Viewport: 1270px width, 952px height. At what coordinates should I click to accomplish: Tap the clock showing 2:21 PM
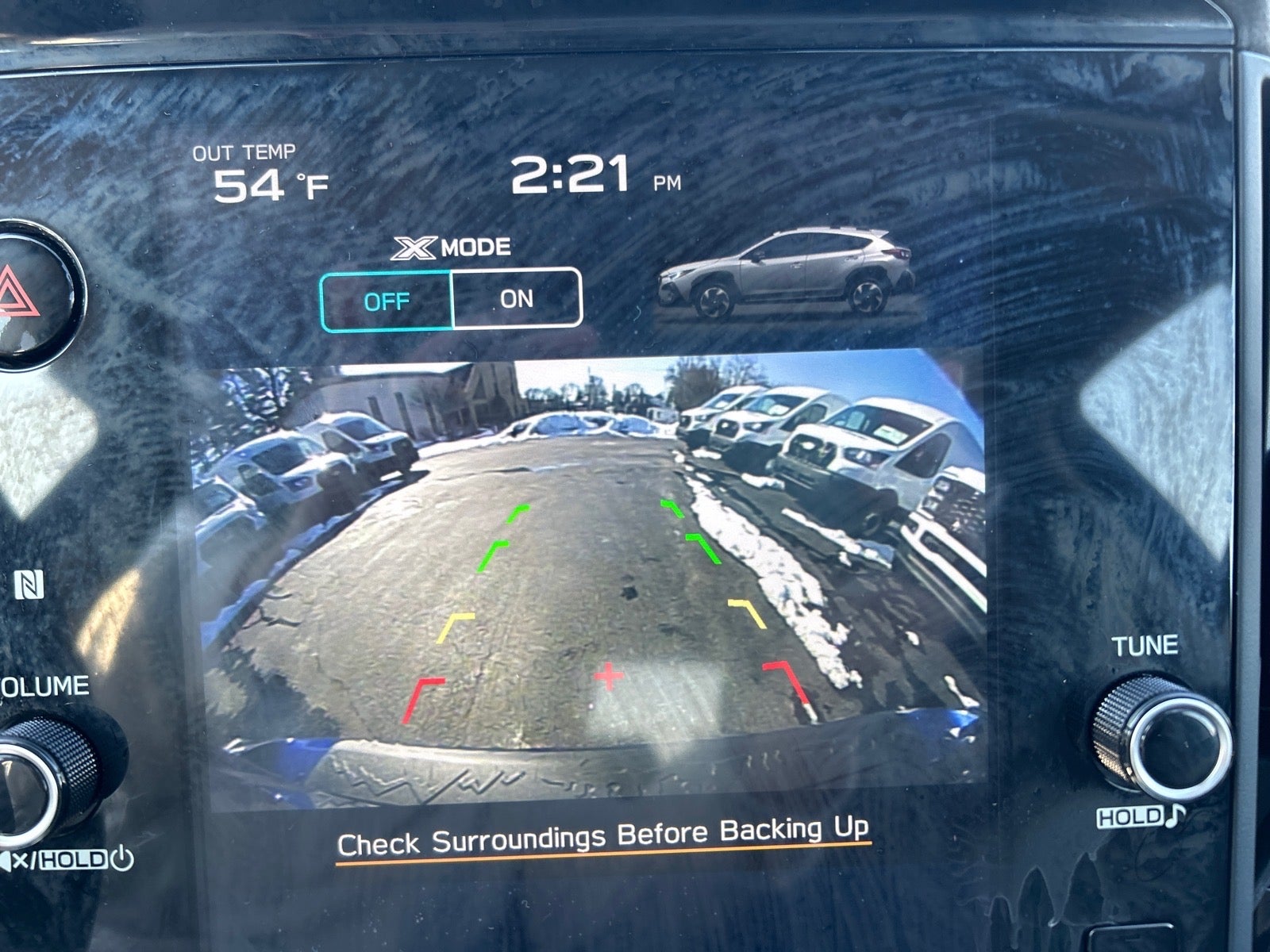(583, 173)
